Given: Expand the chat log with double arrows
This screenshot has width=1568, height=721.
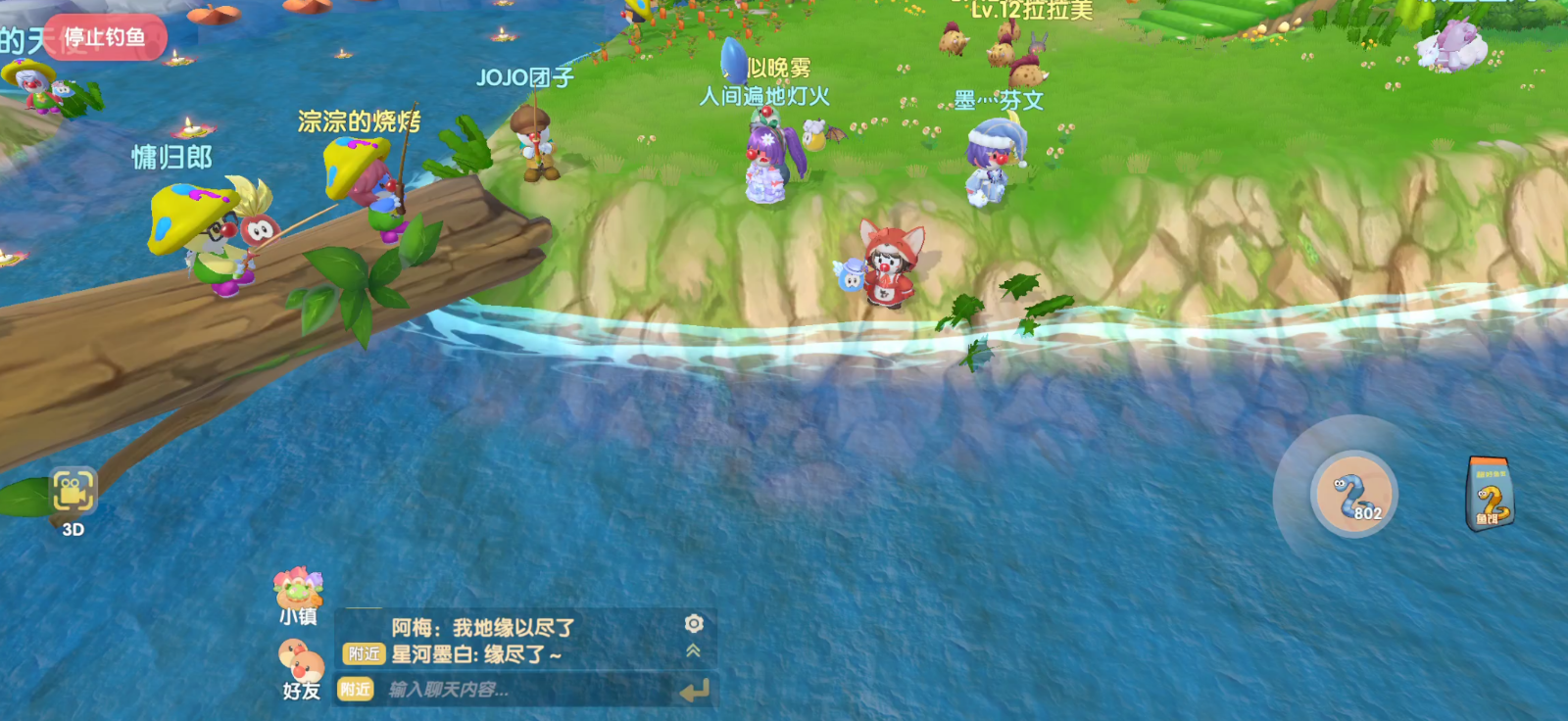Looking at the screenshot, I should [694, 650].
